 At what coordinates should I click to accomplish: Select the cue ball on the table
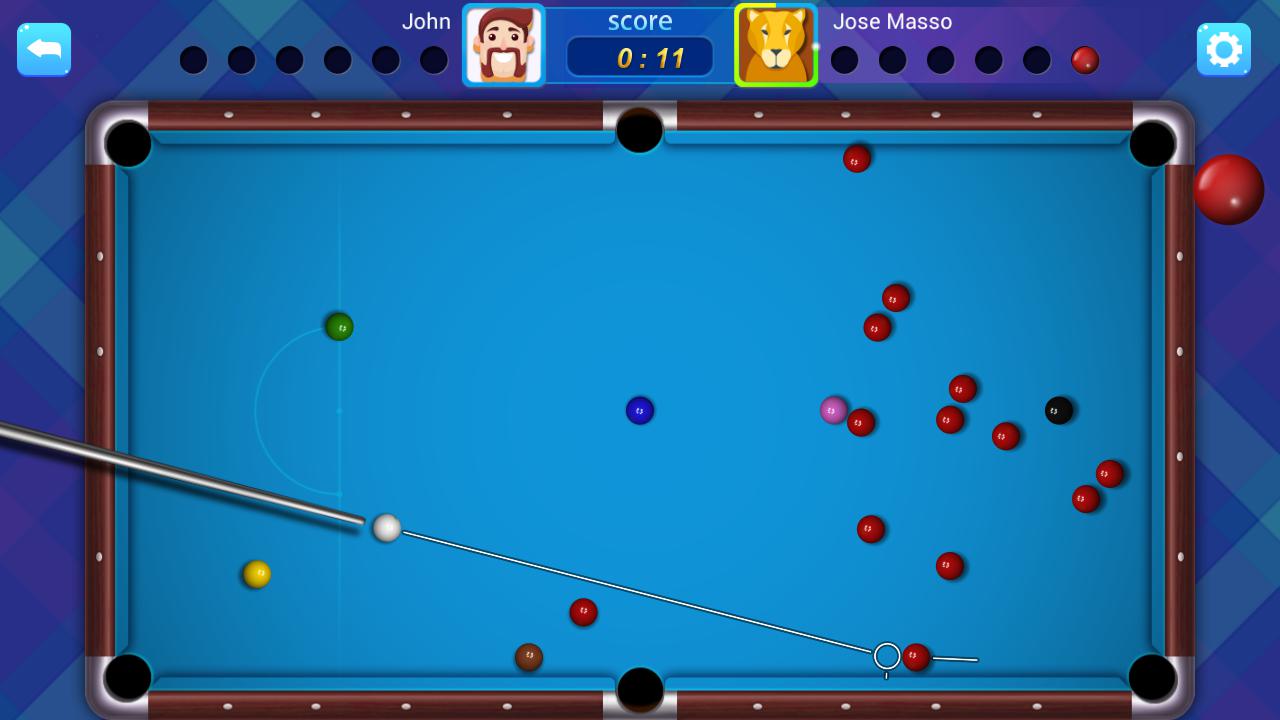[x=386, y=529]
